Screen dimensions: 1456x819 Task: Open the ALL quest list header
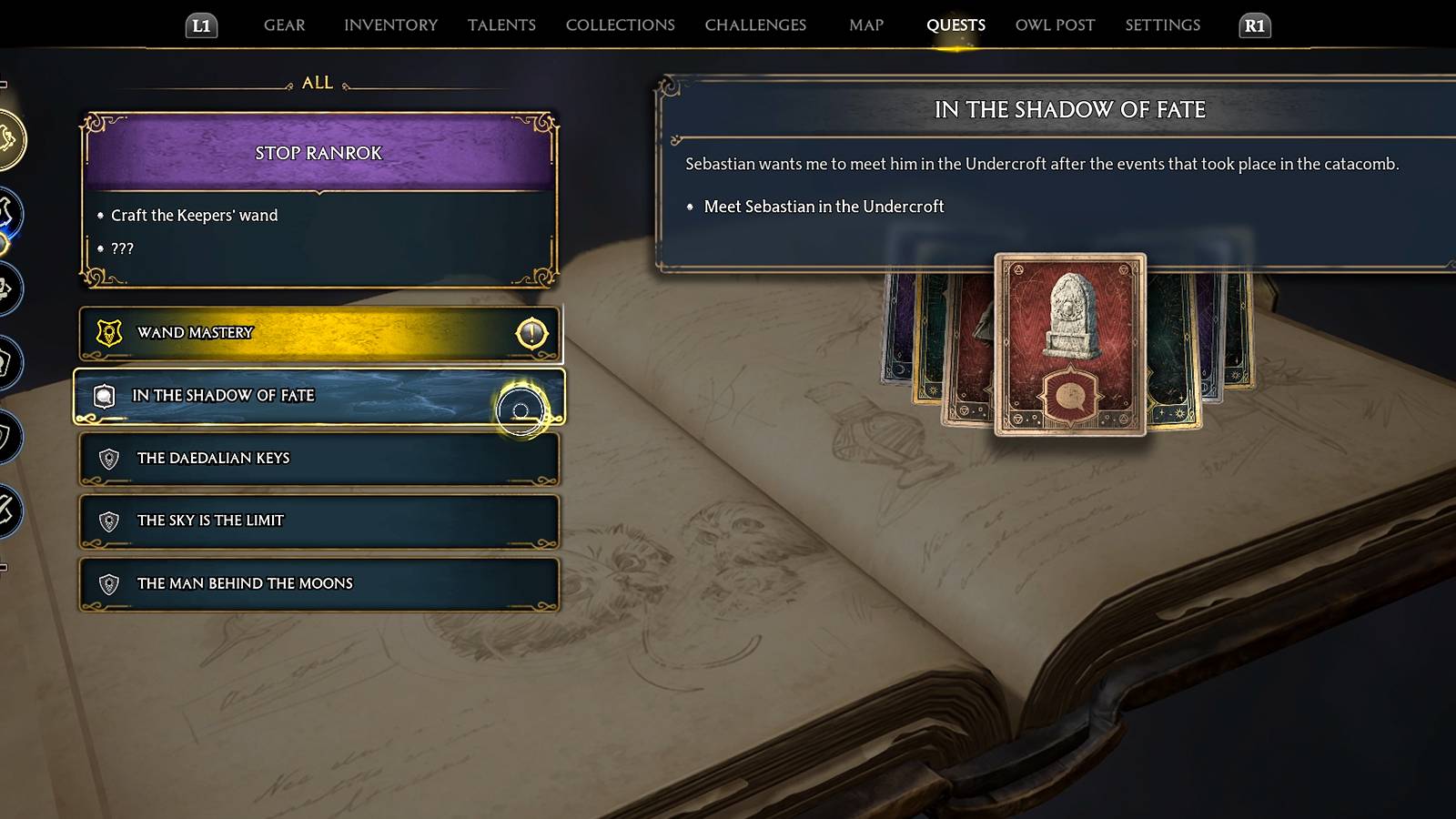316,82
